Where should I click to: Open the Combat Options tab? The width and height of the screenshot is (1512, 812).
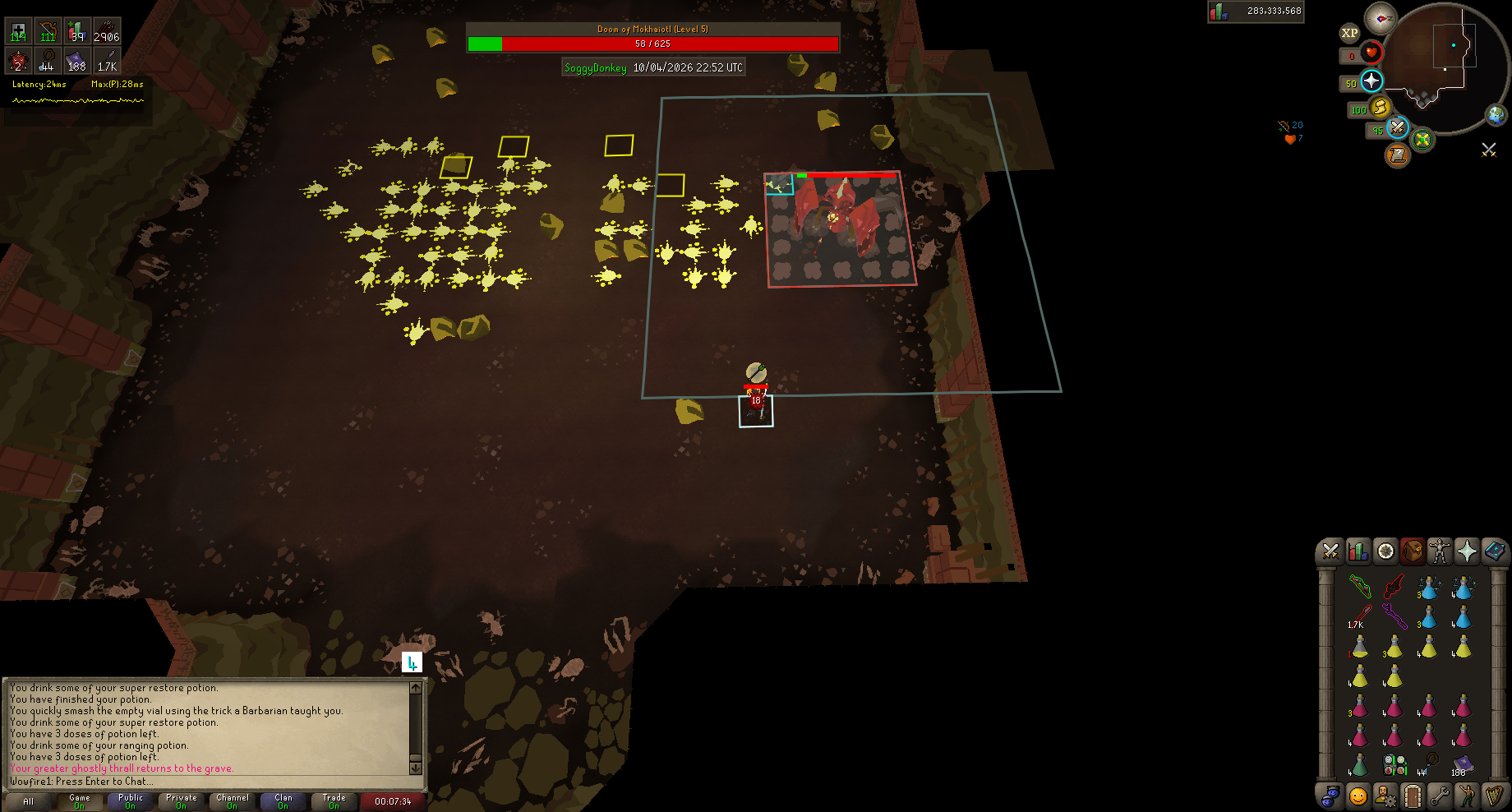pyautogui.click(x=1330, y=551)
